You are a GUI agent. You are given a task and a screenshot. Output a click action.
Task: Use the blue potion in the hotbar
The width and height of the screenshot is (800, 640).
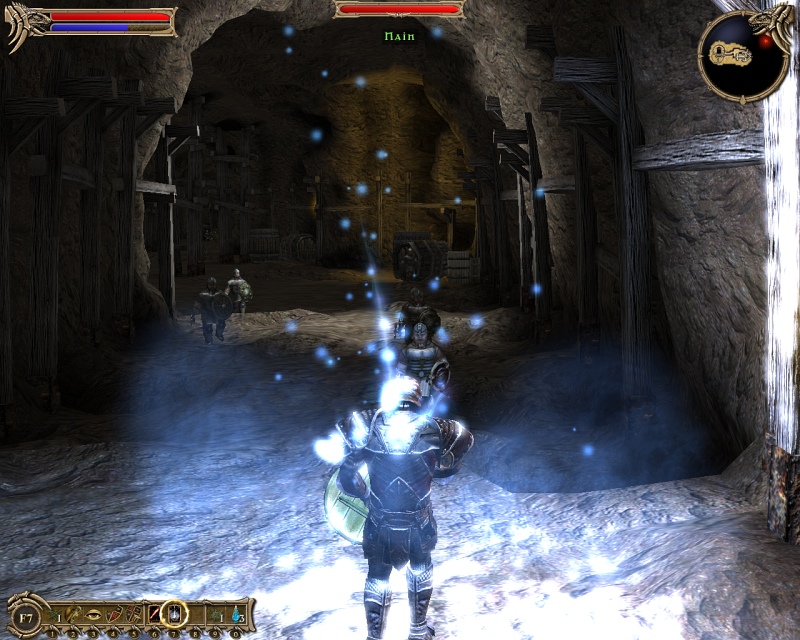236,613
